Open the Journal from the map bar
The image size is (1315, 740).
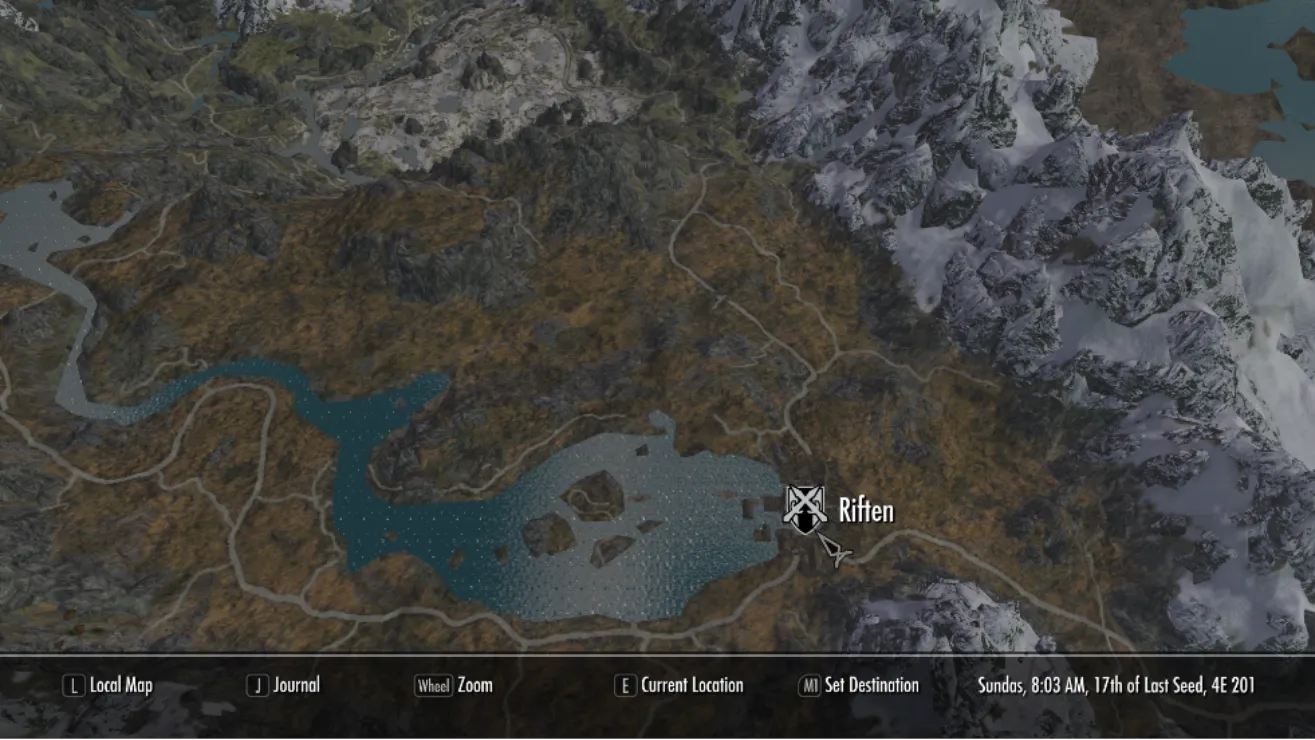click(x=284, y=685)
